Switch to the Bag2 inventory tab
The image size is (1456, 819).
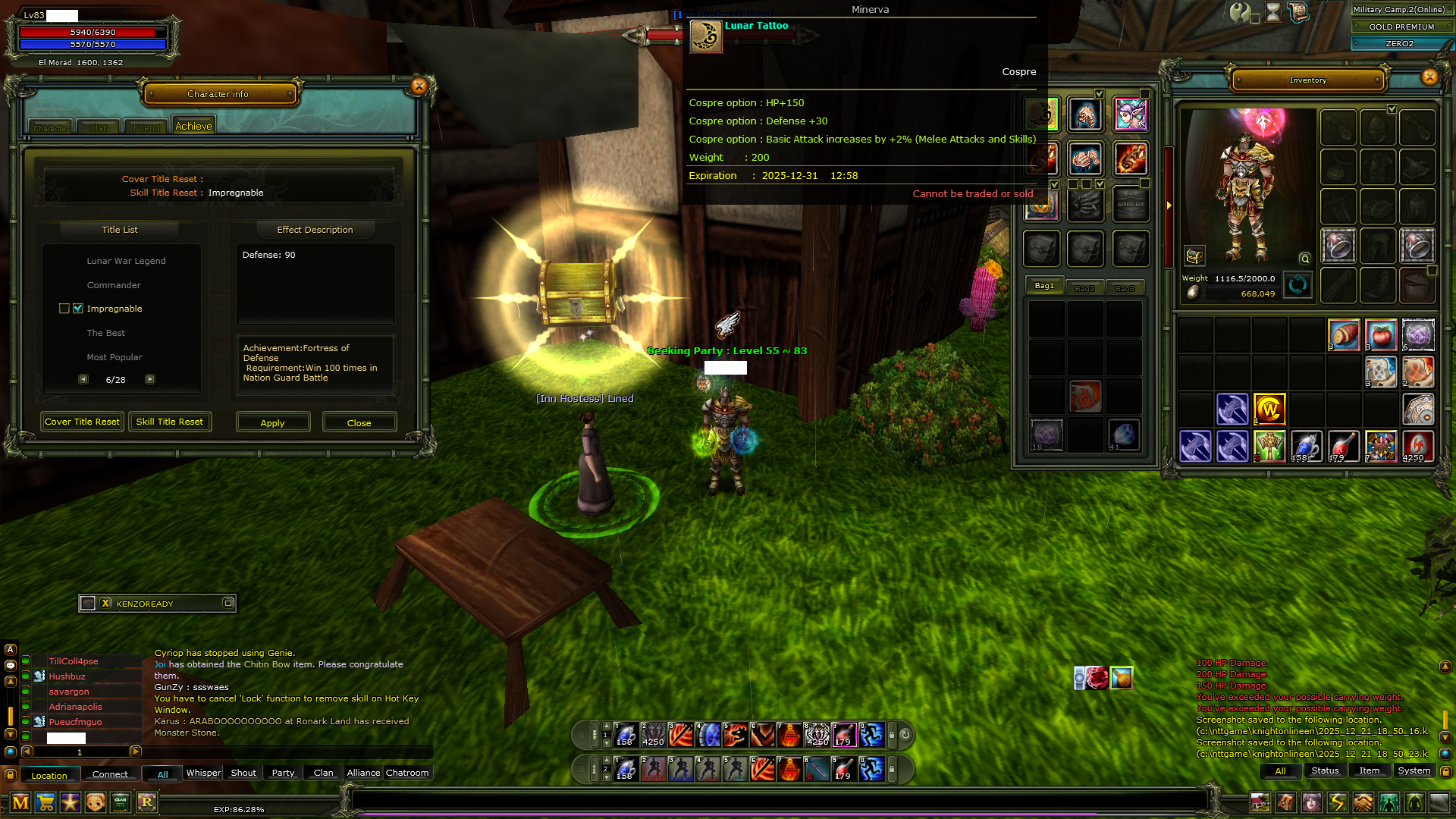1085,287
